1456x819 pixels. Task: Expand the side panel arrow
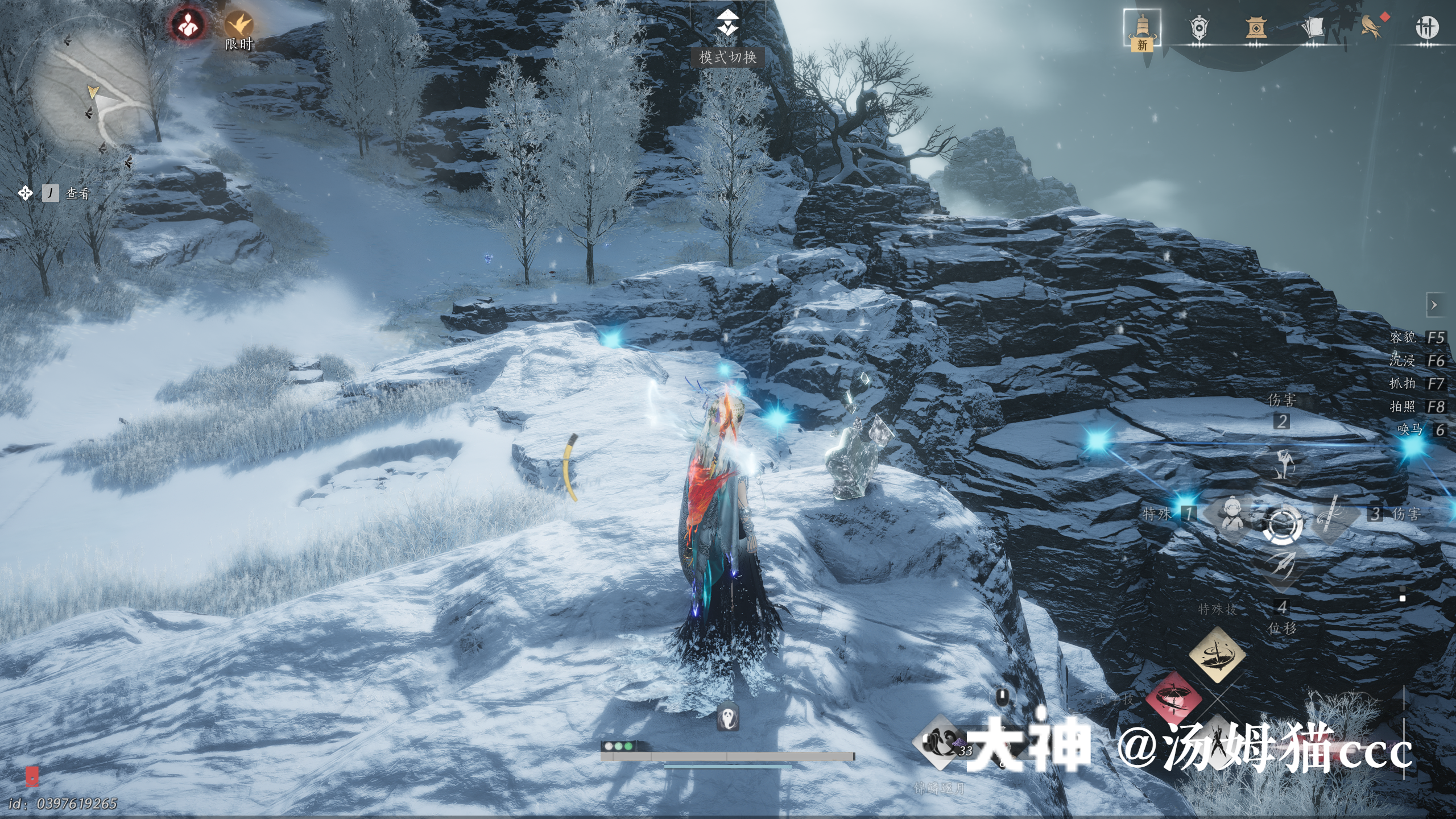pyautogui.click(x=1434, y=305)
